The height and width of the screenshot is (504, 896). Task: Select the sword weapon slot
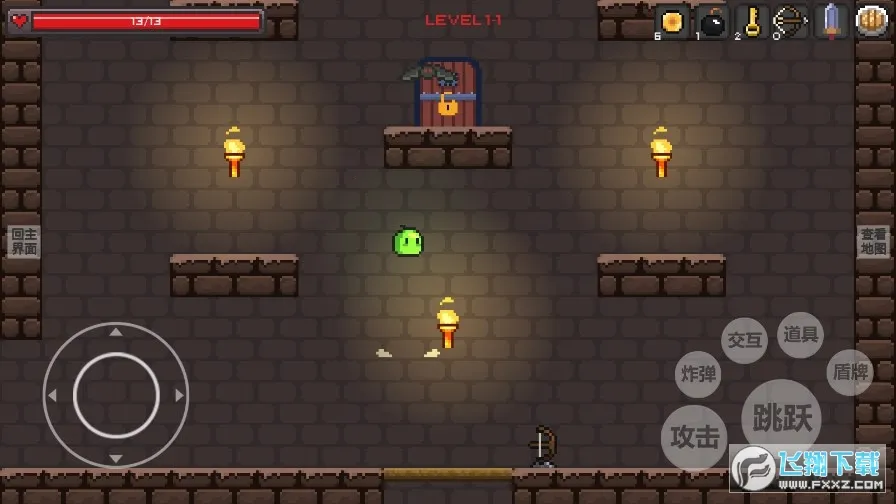(831, 22)
